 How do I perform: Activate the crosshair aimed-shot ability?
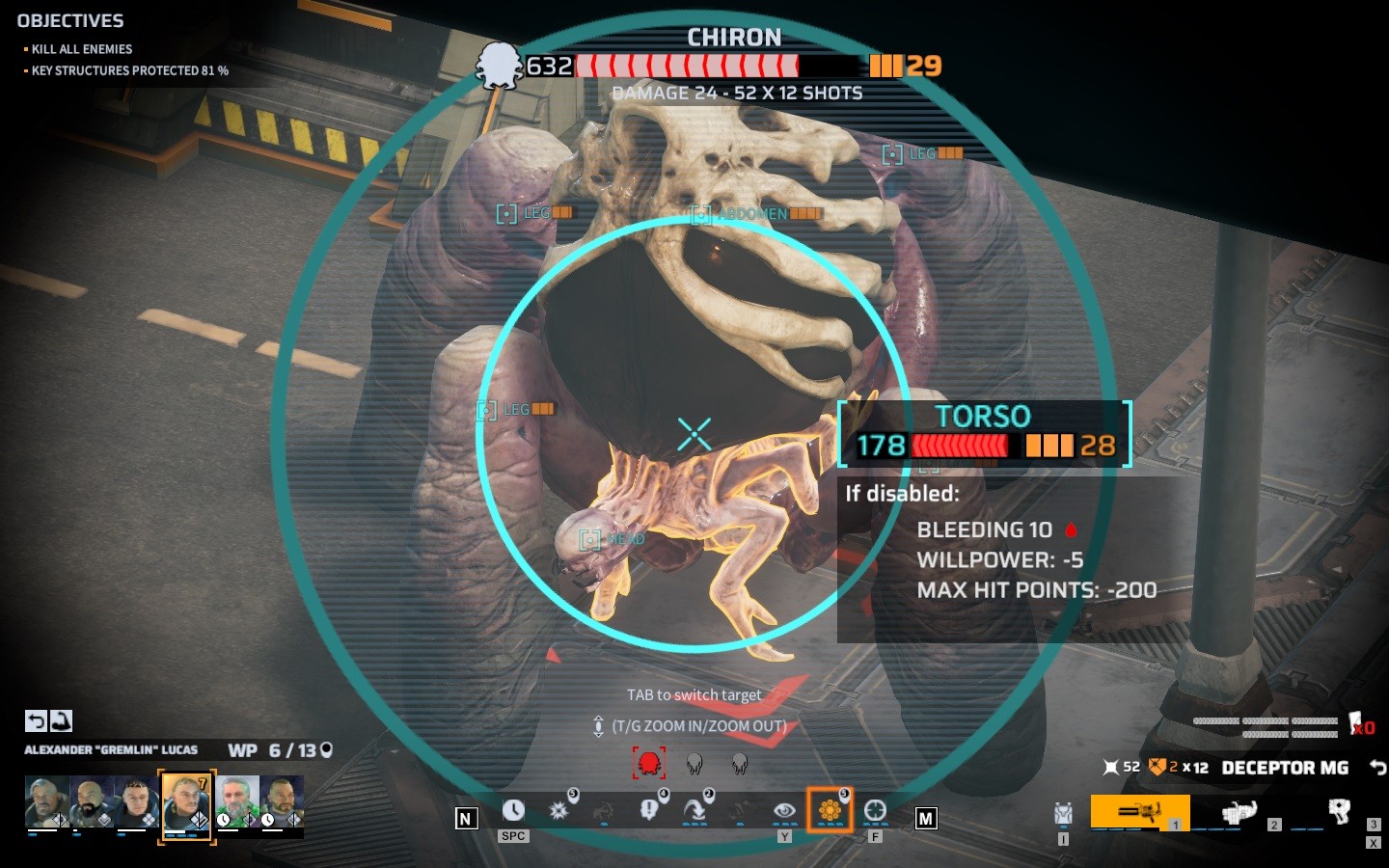(x=875, y=811)
